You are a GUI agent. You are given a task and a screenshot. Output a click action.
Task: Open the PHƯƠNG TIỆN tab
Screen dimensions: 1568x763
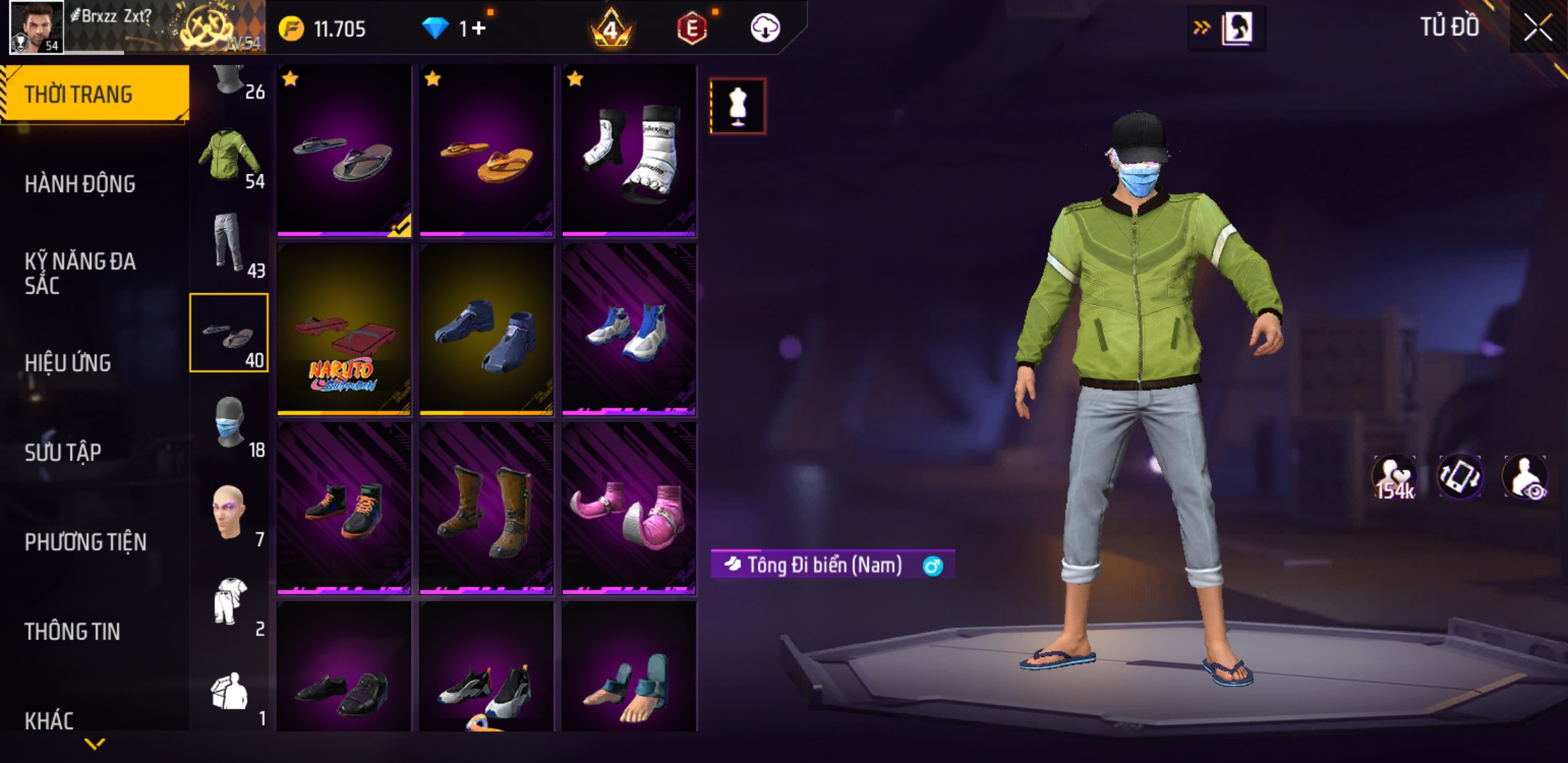85,542
